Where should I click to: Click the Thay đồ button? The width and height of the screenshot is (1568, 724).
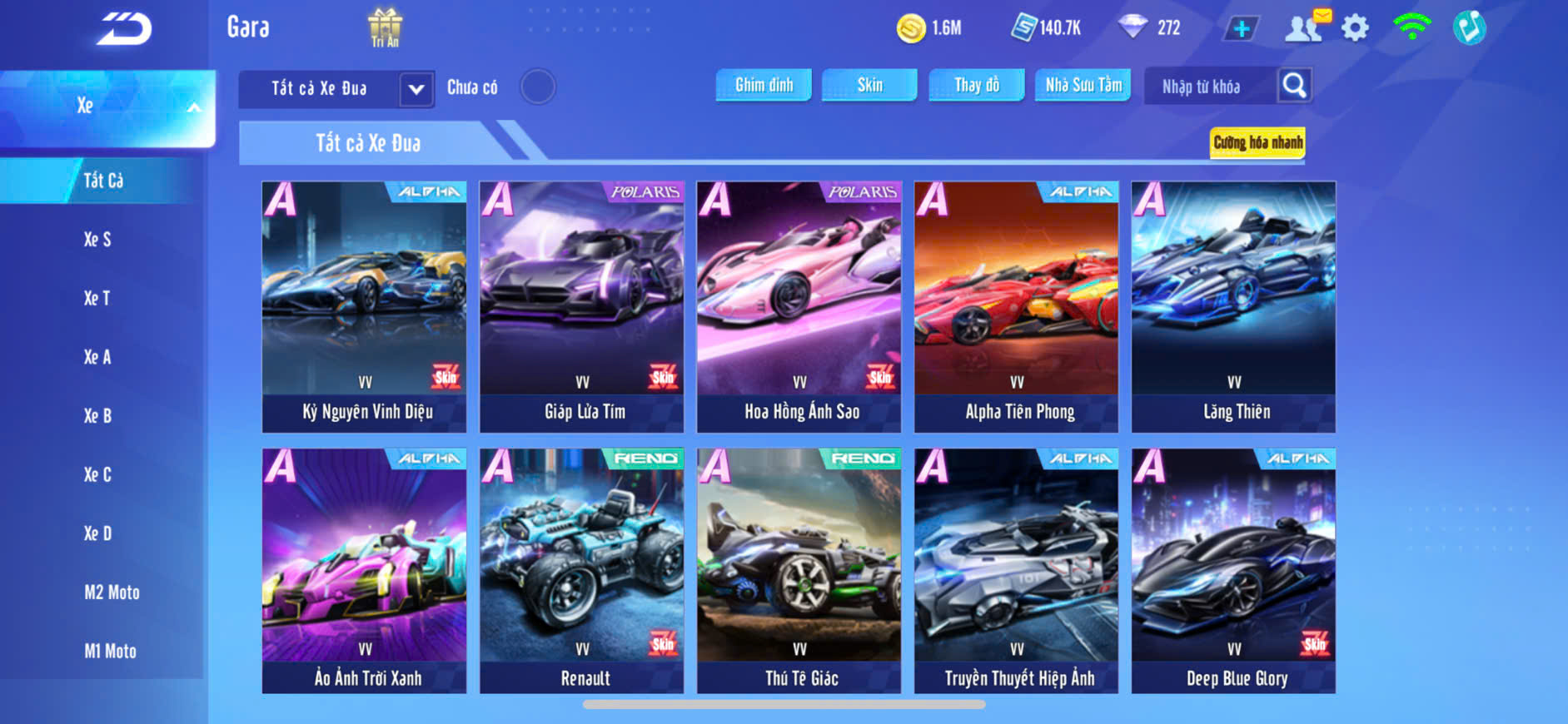tap(977, 85)
